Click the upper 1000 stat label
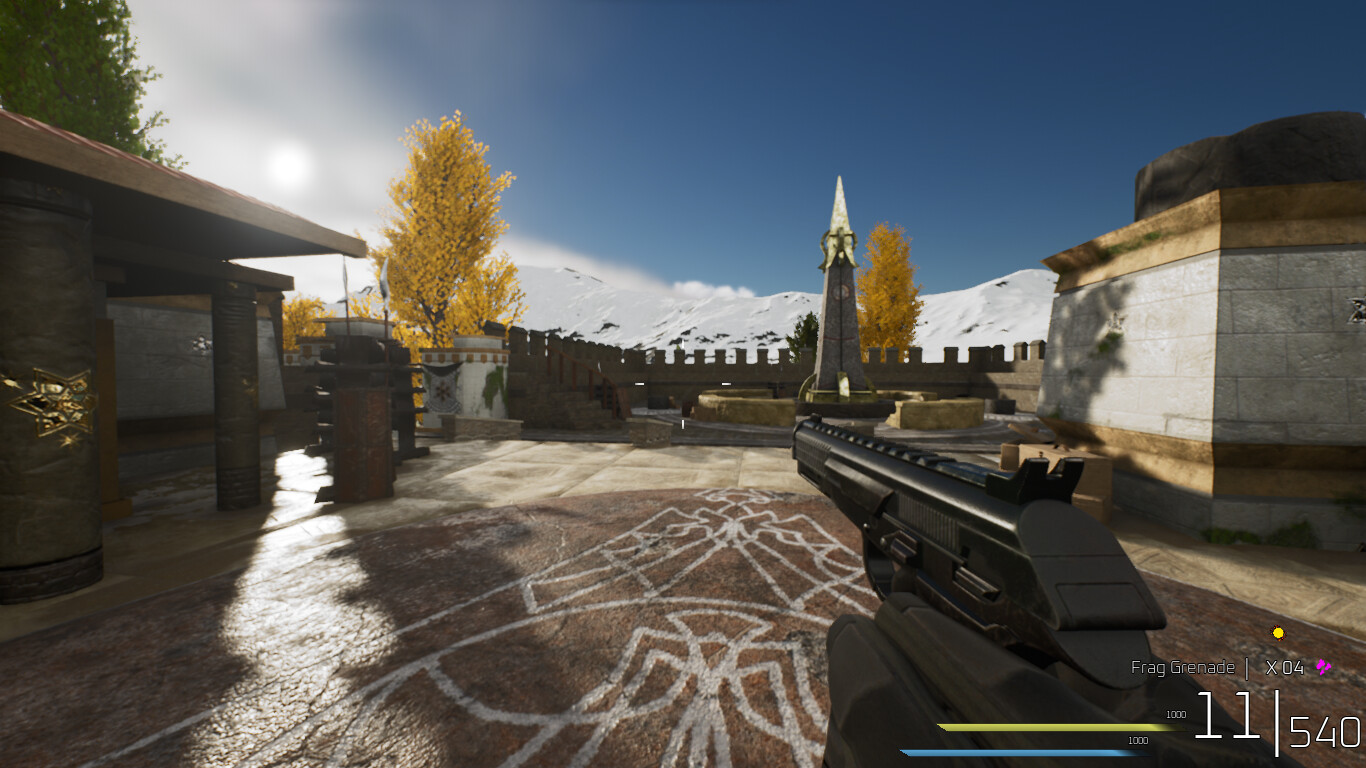1366x768 pixels. pos(1177,714)
